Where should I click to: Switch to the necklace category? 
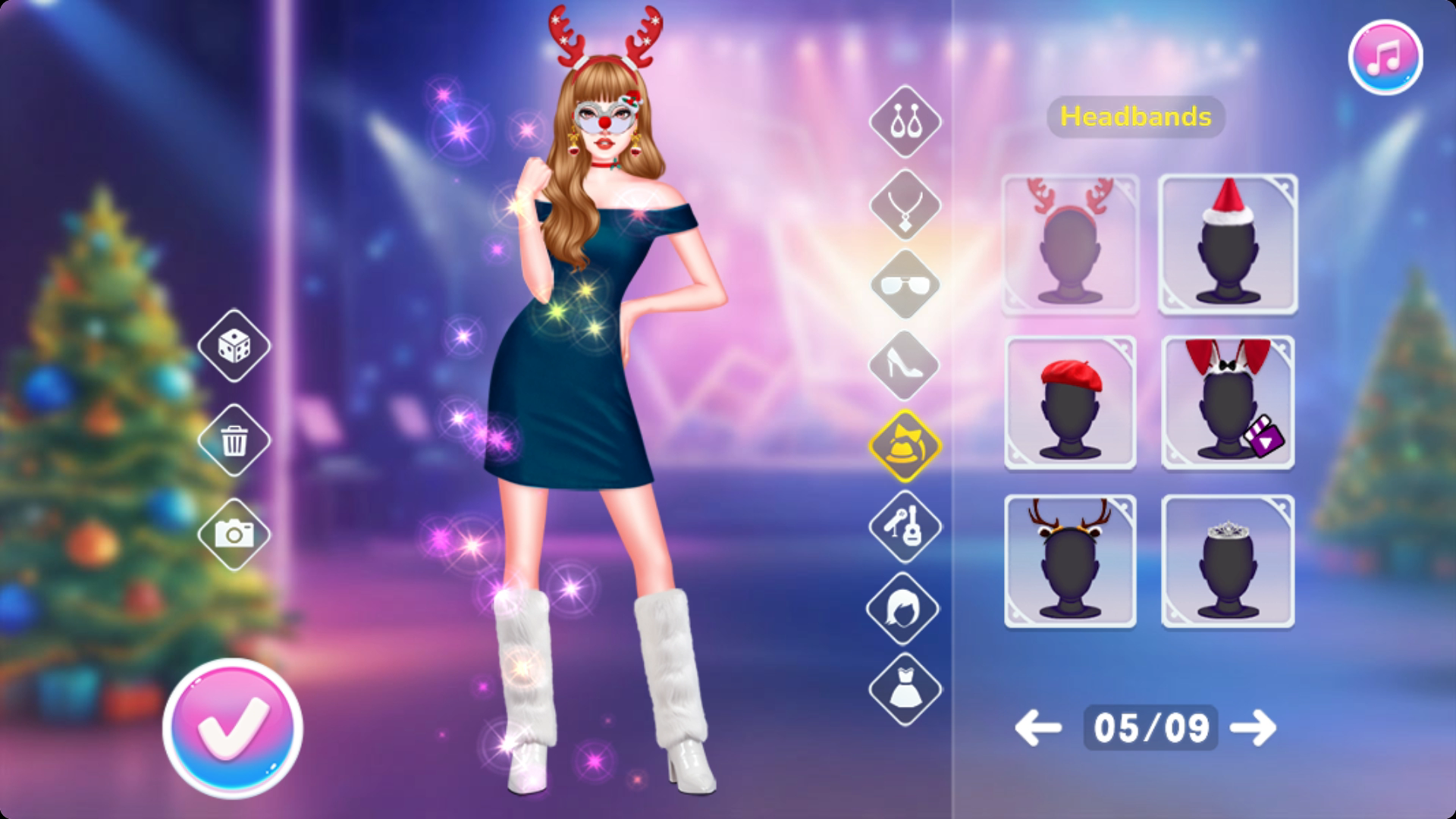click(905, 205)
